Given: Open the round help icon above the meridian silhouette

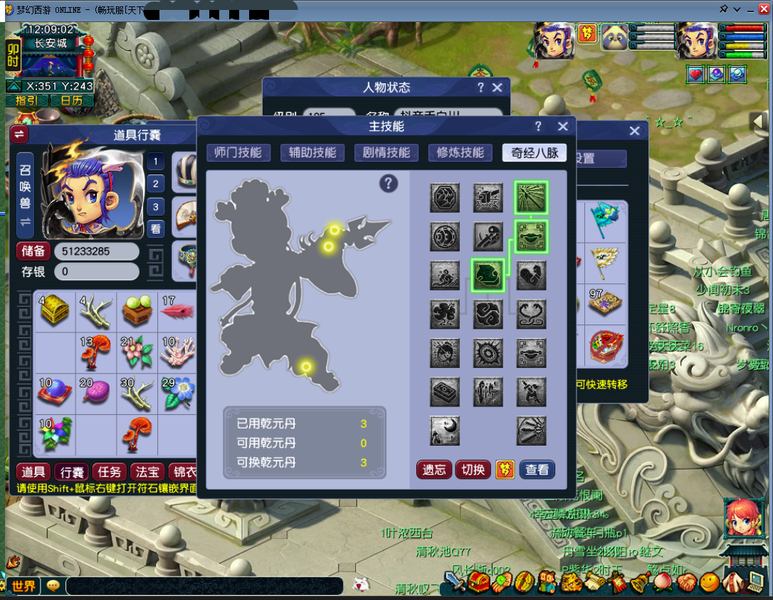Looking at the screenshot, I should coord(389,183).
